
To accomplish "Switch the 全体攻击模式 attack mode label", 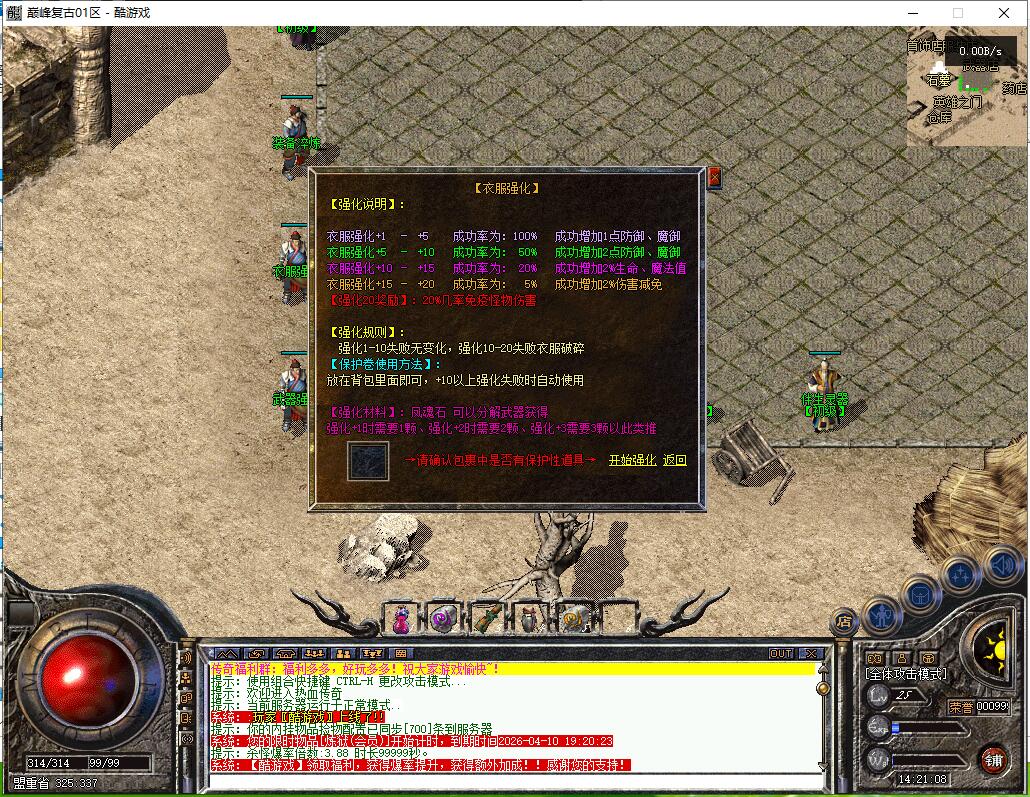I will [905, 674].
